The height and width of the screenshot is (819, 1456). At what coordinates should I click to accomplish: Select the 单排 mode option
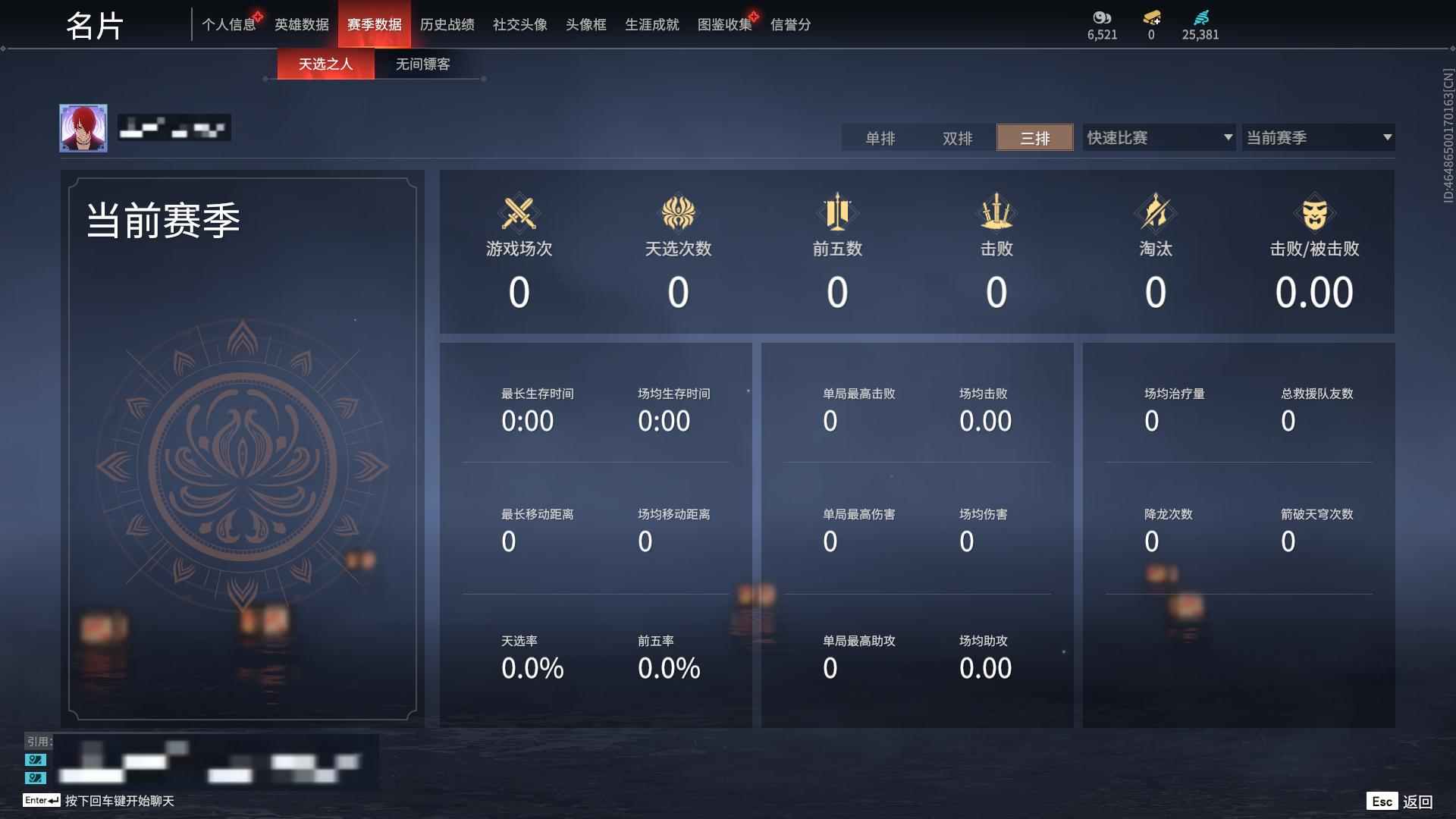[880, 138]
